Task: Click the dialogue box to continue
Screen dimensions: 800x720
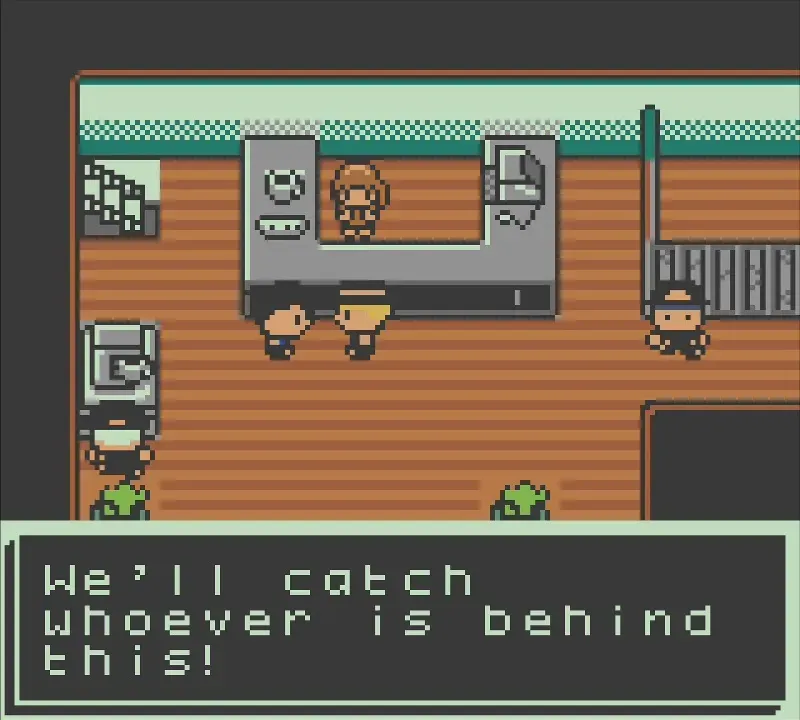Action: click(400, 620)
